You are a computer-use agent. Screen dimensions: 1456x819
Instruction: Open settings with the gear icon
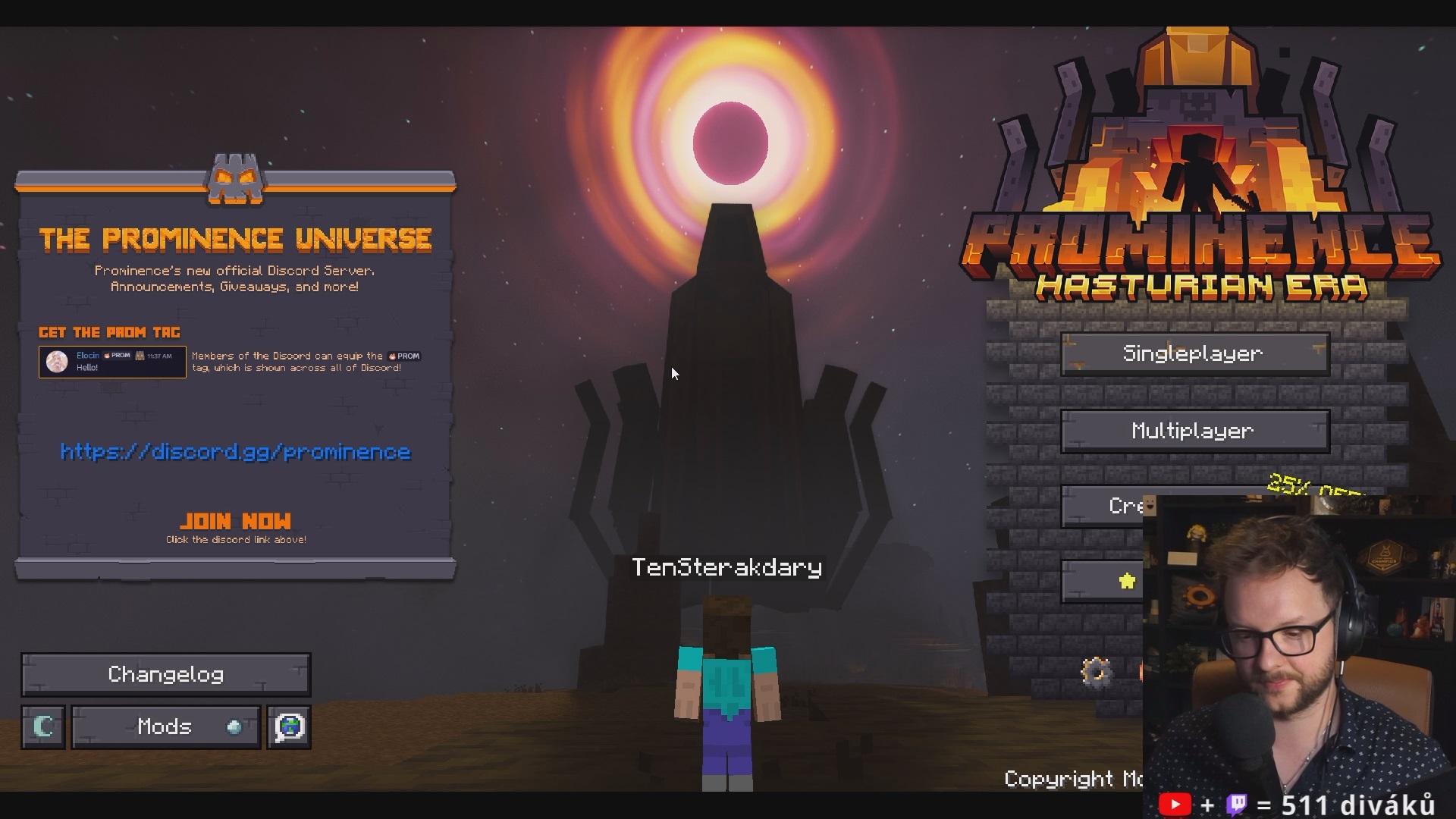click(1096, 671)
